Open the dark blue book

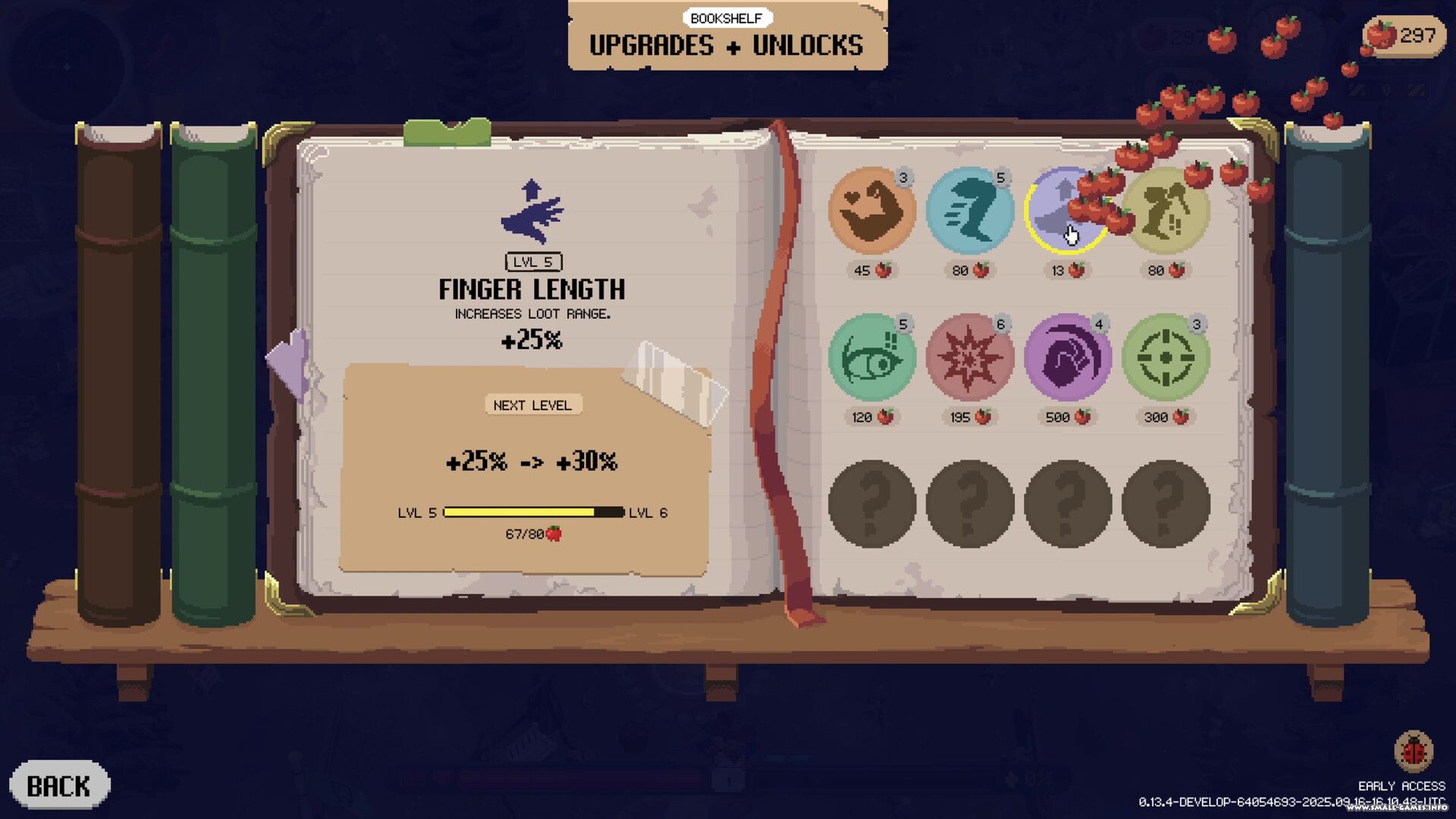[1327, 372]
